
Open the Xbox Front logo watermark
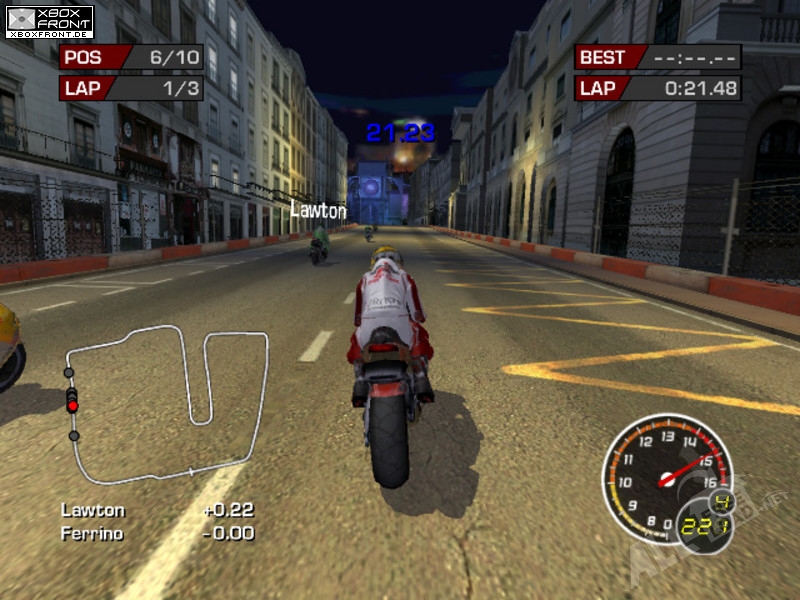[x=49, y=21]
